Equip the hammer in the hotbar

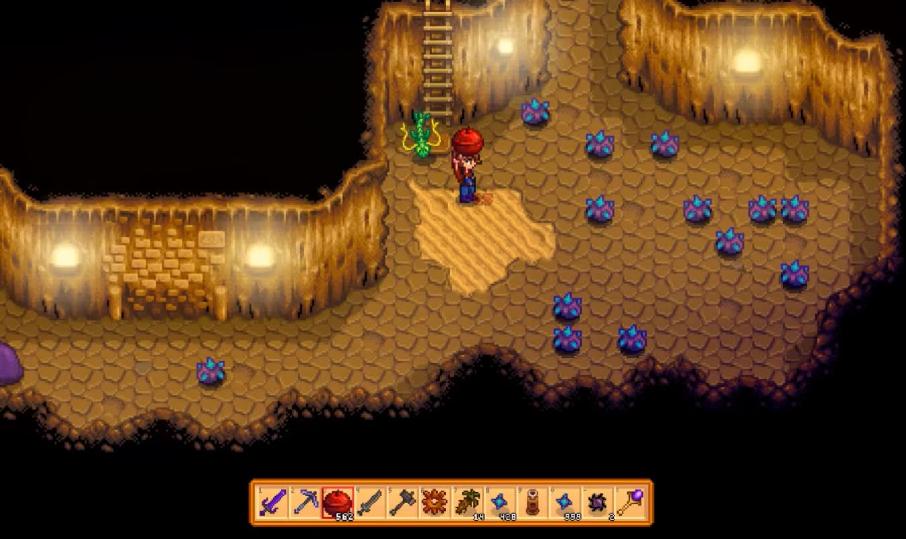pyautogui.click(x=402, y=502)
